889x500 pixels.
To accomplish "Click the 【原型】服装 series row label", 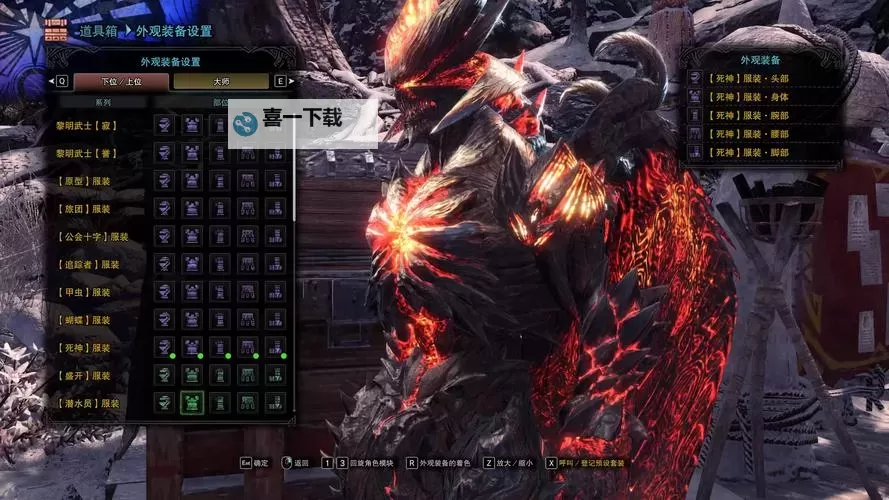I will [89, 181].
